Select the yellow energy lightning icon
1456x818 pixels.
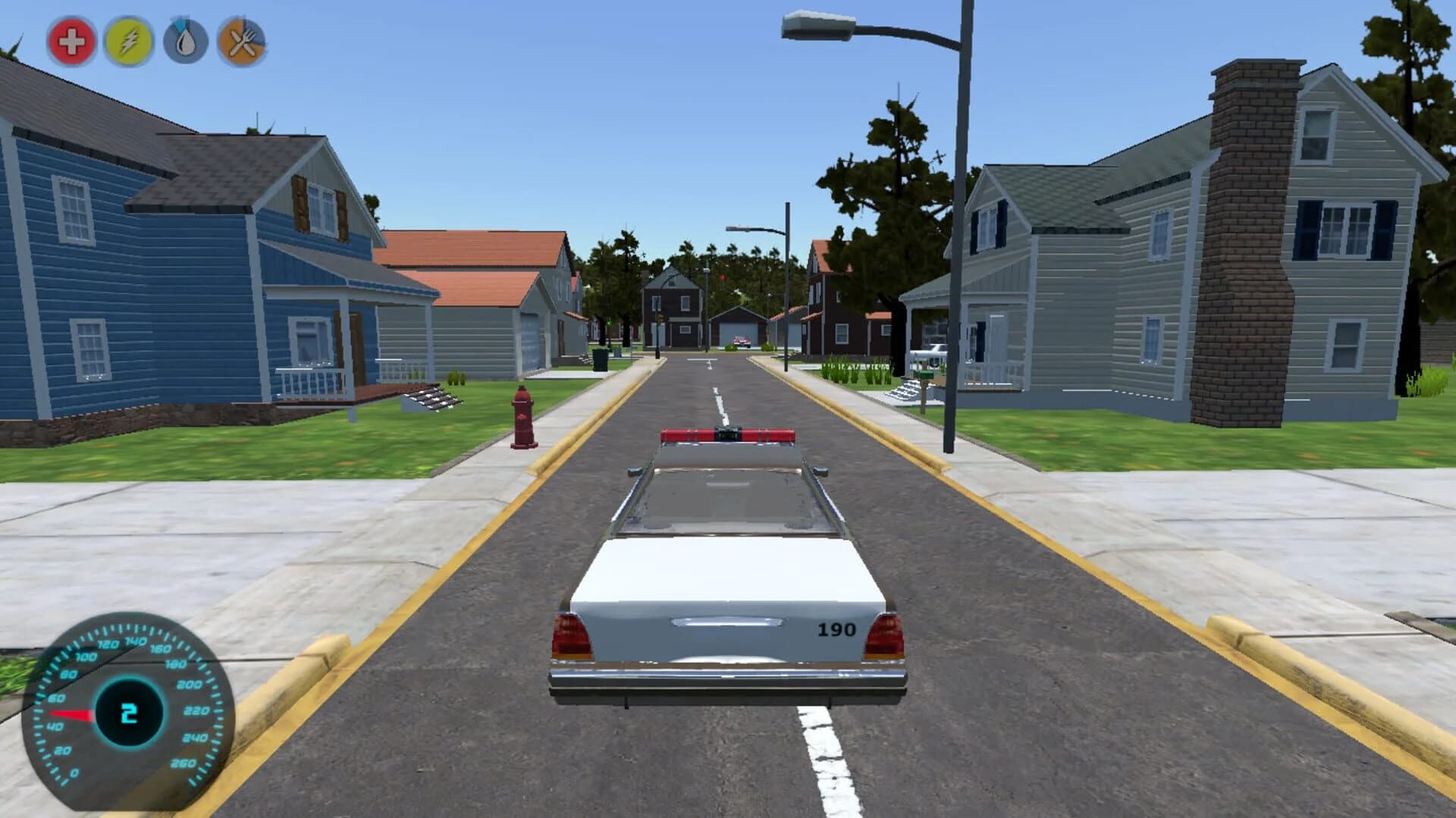click(128, 42)
